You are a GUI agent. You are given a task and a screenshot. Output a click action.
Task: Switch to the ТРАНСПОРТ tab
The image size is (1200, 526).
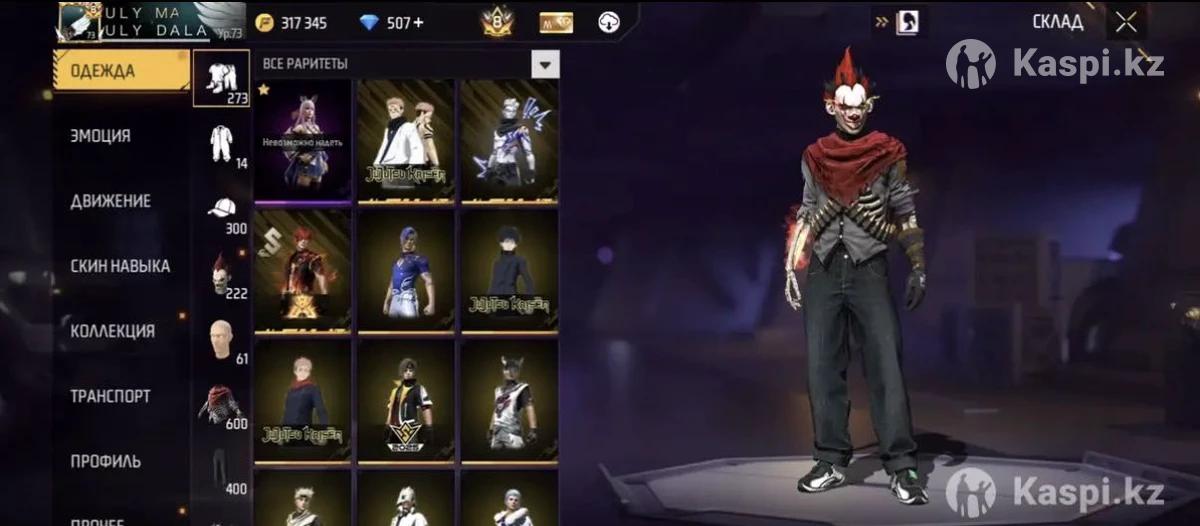[110, 396]
